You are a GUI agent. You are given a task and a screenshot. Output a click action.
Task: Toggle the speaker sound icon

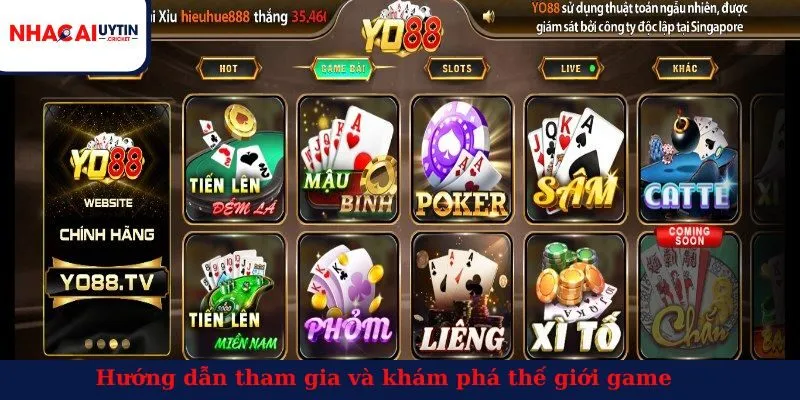click(489, 17)
